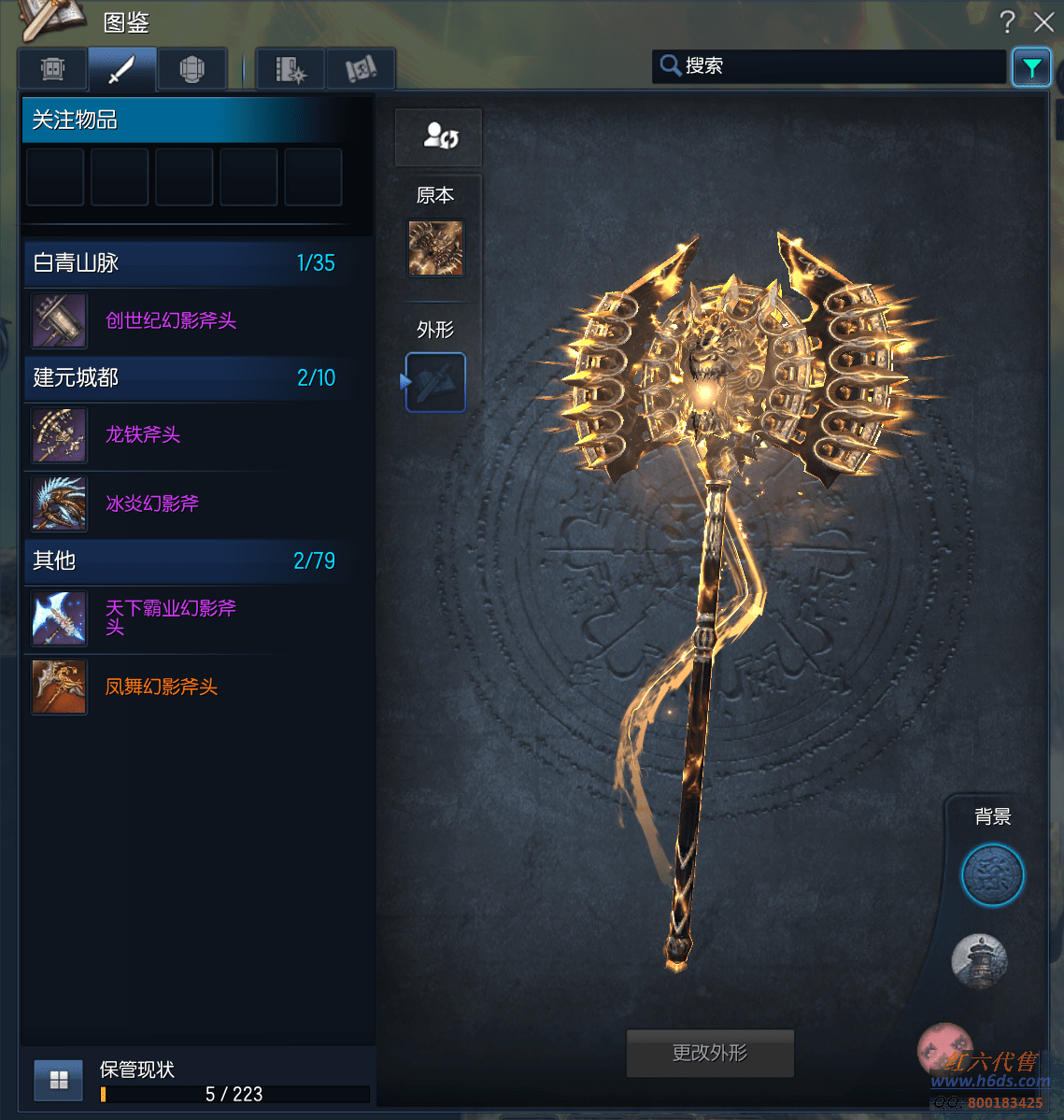Select 天下霸业幻影斧头 in the list
This screenshot has height=1120, width=1064.
(170, 617)
